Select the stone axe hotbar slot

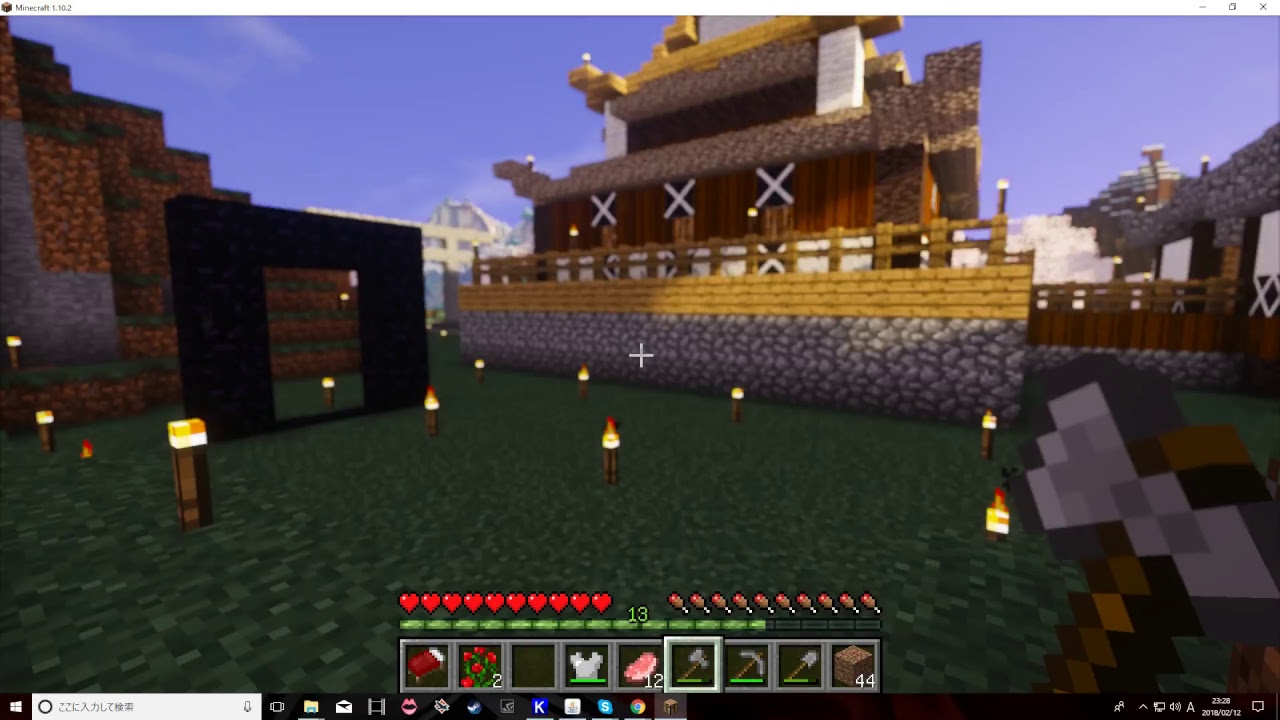[x=693, y=665]
